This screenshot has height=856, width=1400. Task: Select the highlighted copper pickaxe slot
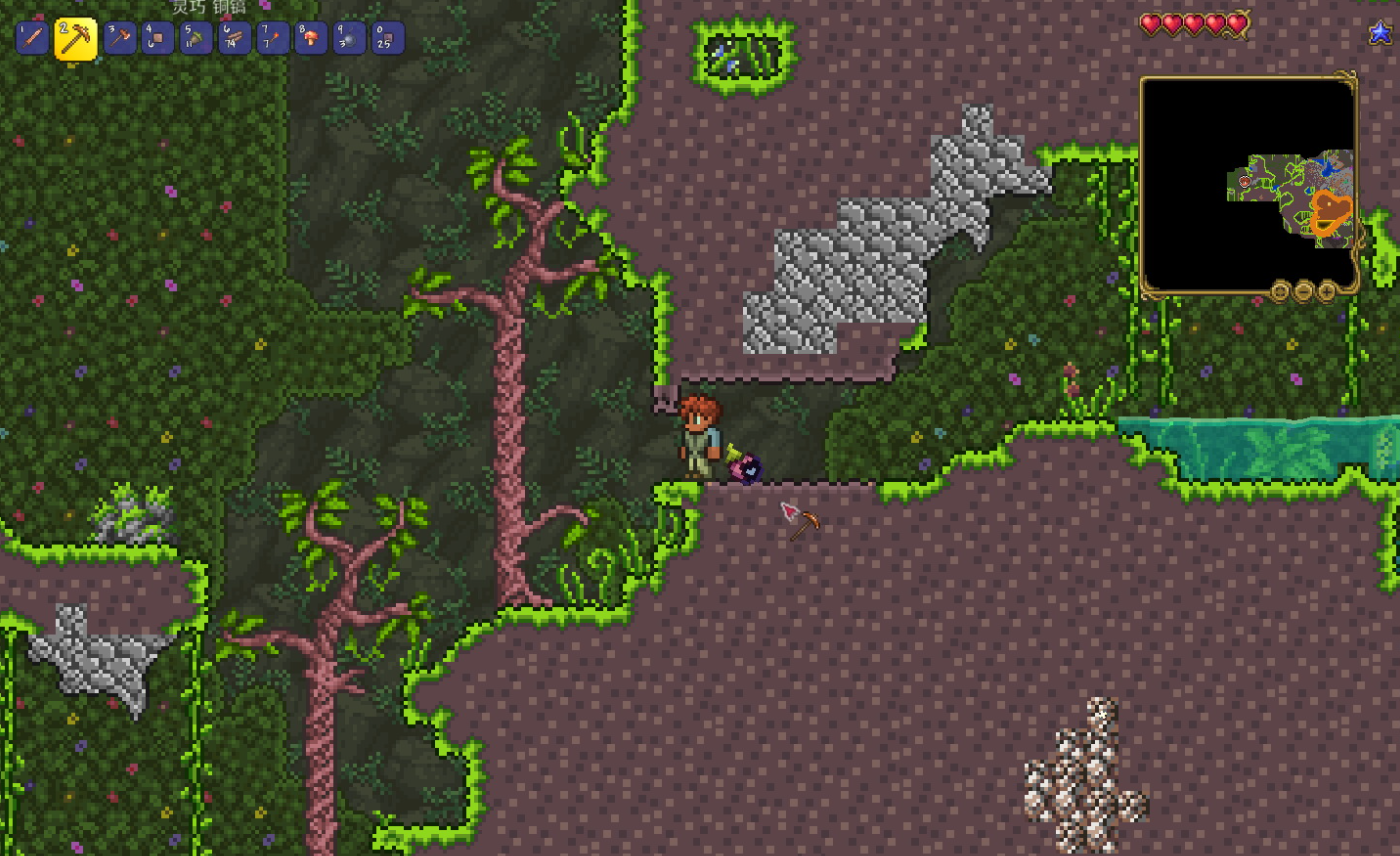[76, 39]
